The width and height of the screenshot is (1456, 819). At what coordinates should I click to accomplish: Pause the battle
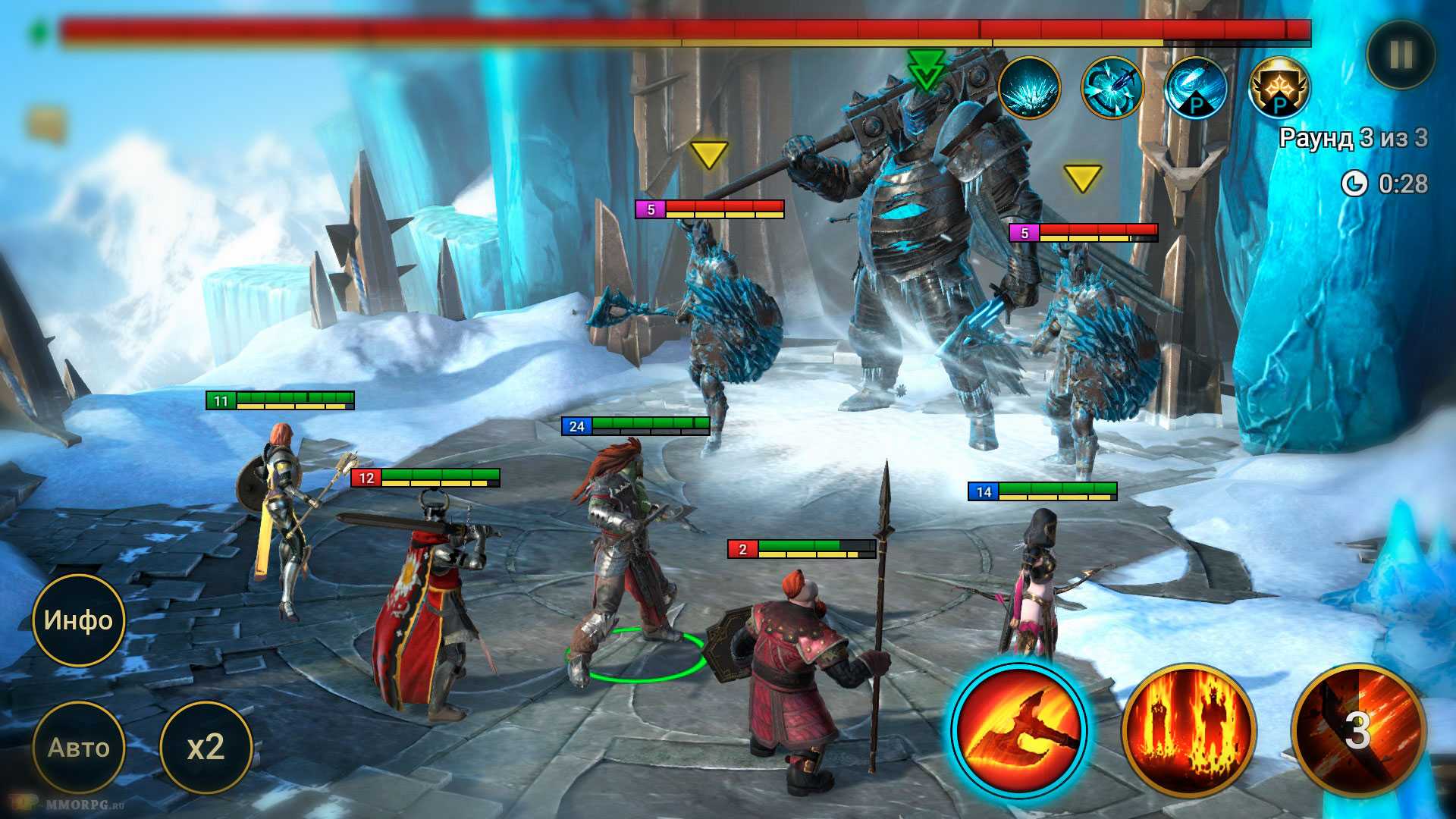click(x=1400, y=54)
